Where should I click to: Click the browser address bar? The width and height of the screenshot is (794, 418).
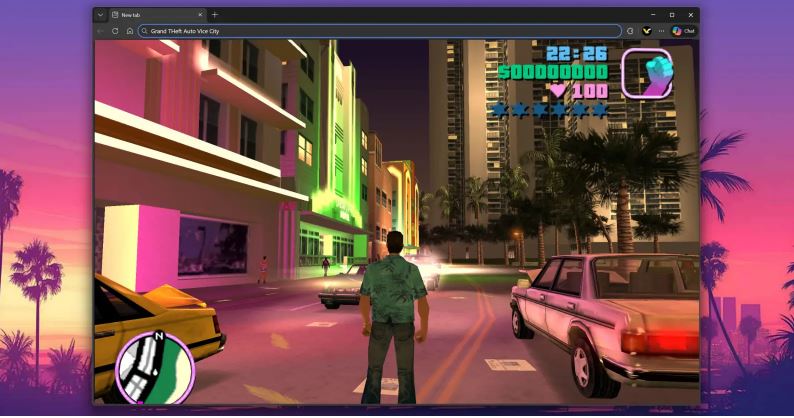pyautogui.click(x=380, y=31)
